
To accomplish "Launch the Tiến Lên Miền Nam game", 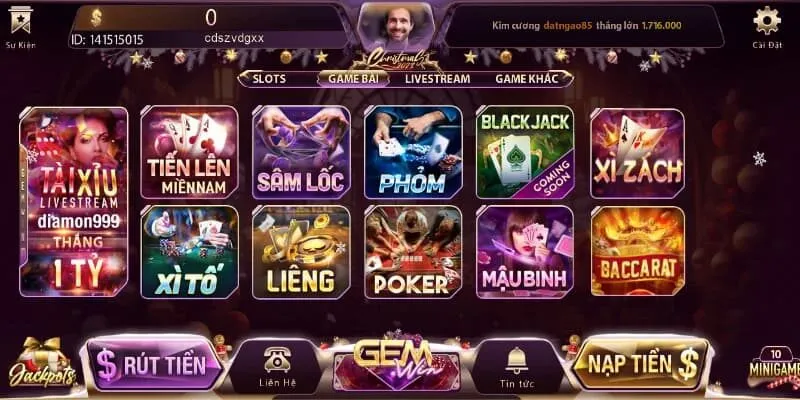I will coord(189,152).
